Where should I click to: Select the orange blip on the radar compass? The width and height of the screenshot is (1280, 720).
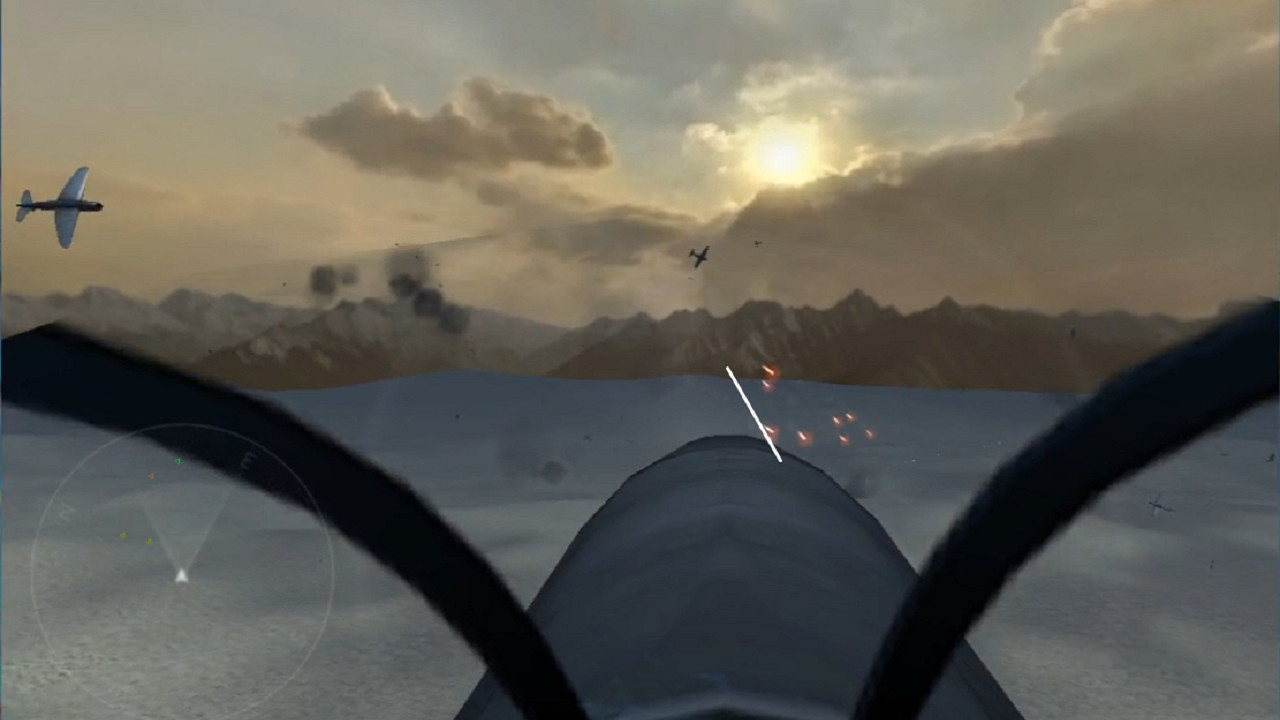[151, 476]
